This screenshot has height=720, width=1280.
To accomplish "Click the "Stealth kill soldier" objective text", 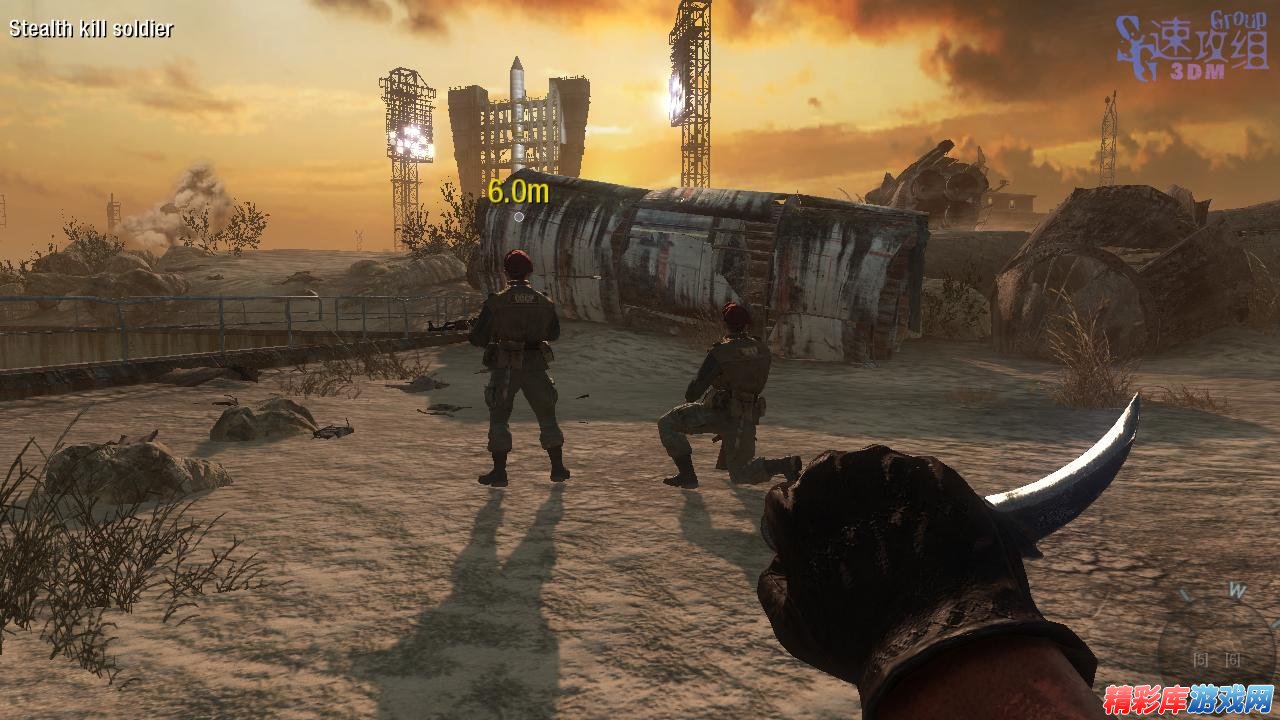I will coord(91,29).
